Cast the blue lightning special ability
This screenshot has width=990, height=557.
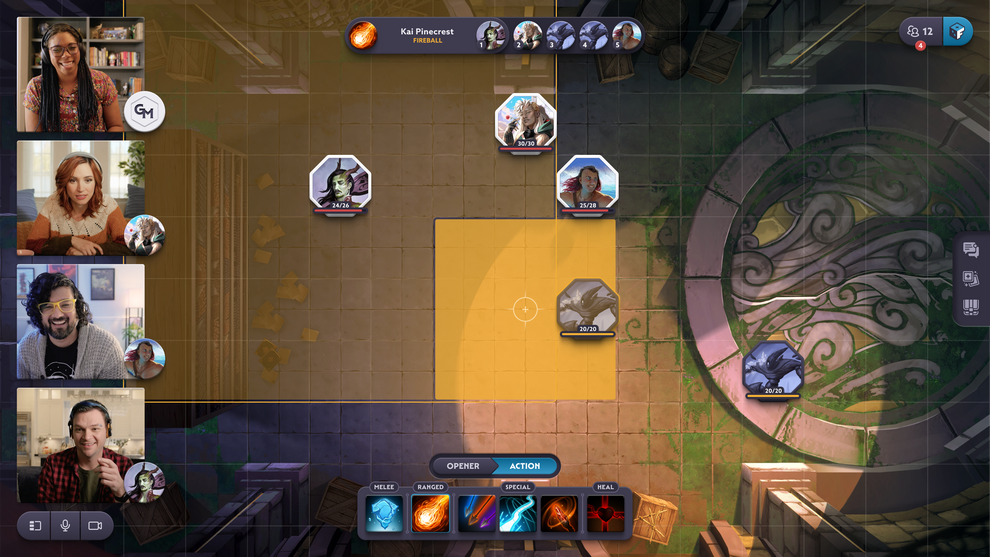518,514
